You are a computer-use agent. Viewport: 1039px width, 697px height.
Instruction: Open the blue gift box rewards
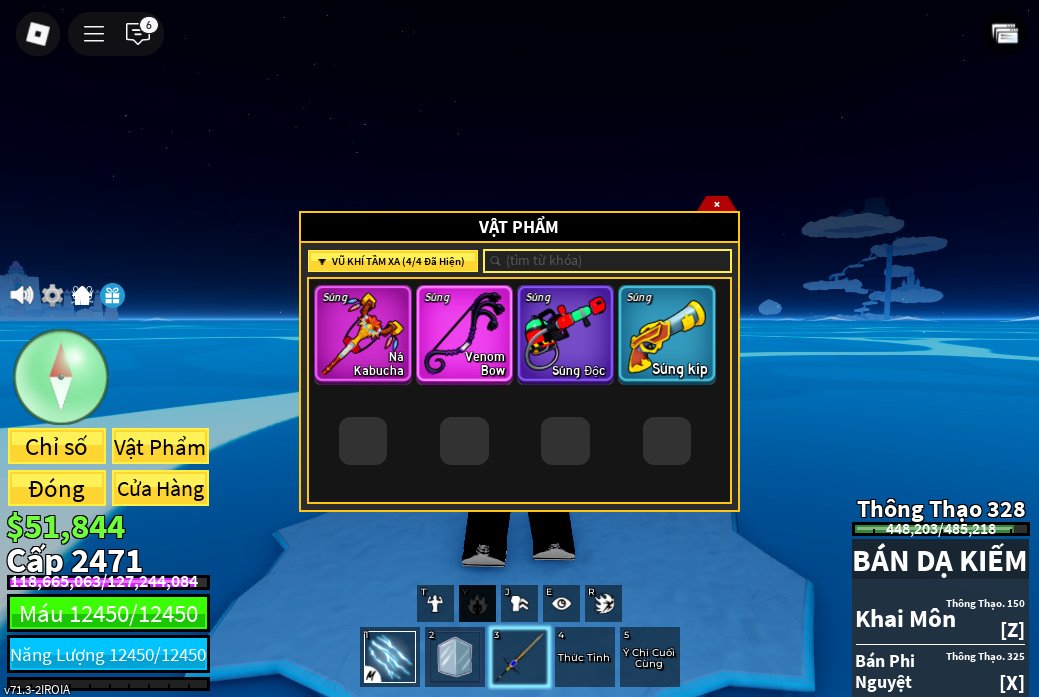pyautogui.click(x=112, y=295)
